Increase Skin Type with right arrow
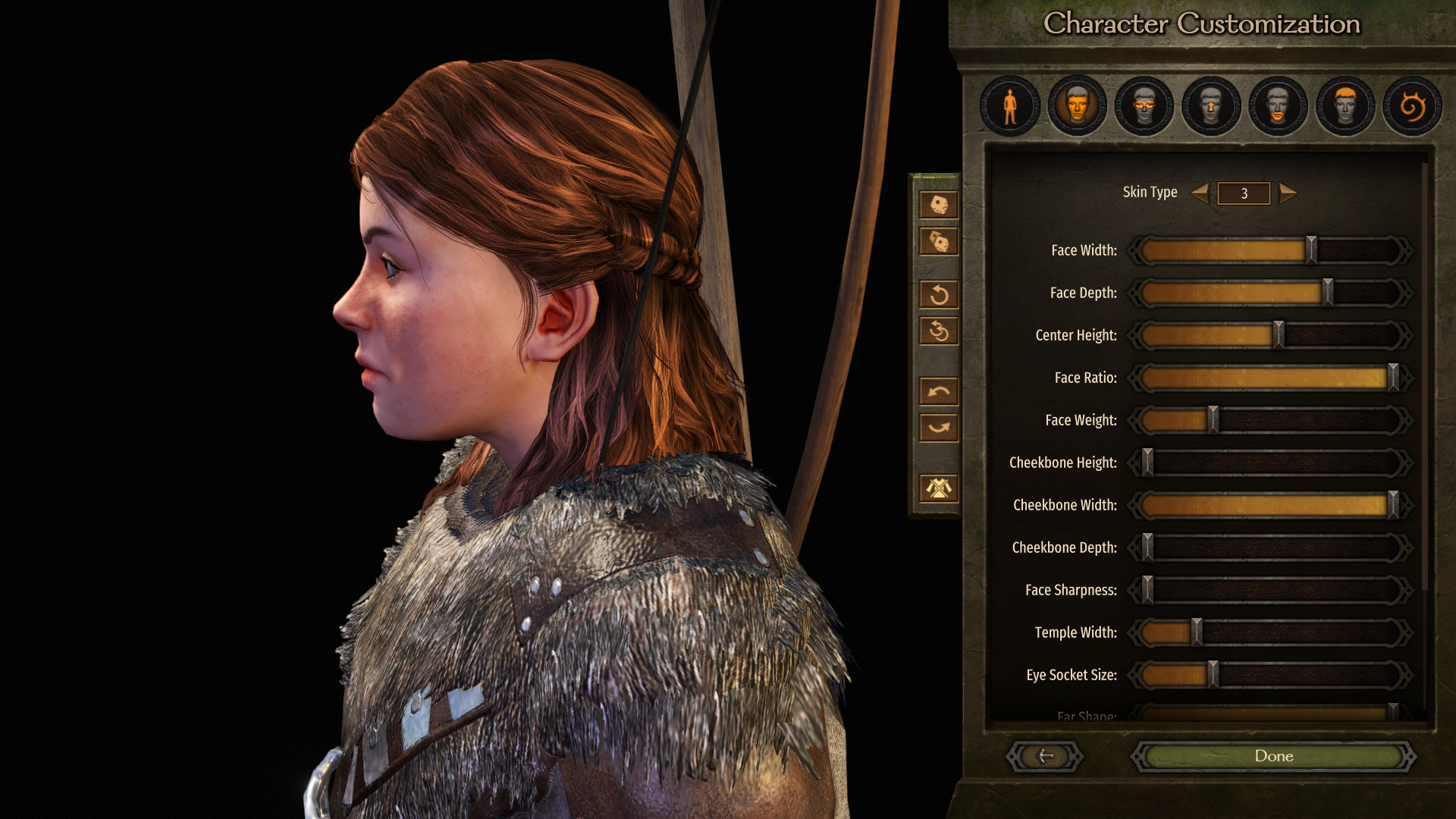The width and height of the screenshot is (1456, 819). pos(1288,193)
